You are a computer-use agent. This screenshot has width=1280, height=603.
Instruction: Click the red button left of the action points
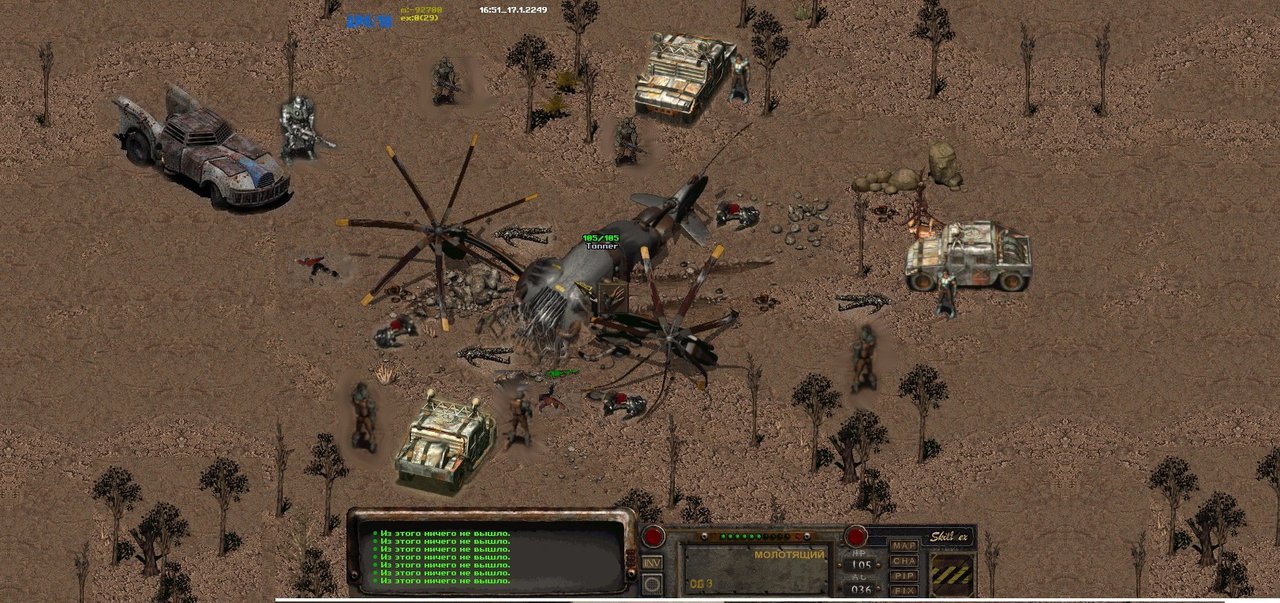(x=653, y=537)
